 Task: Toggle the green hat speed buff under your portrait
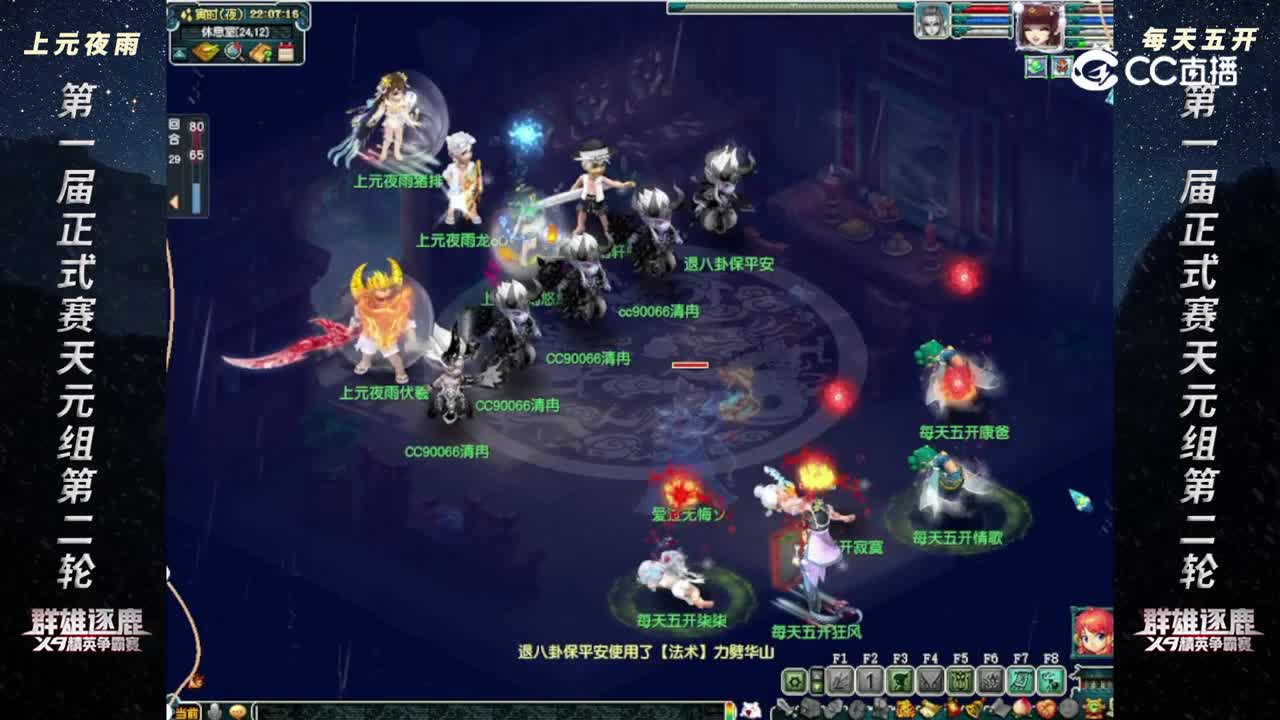(1035, 66)
